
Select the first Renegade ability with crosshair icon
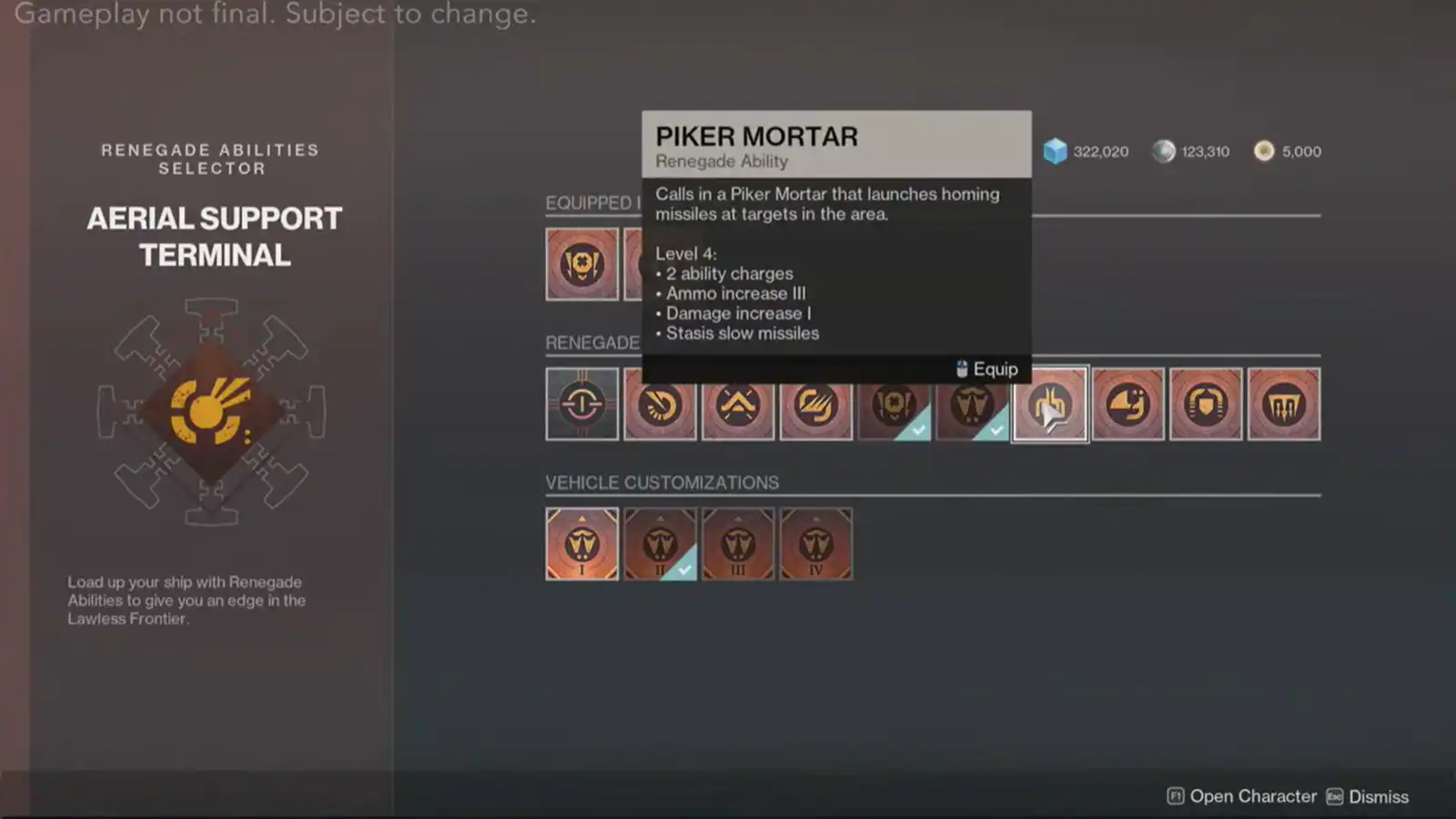click(581, 403)
